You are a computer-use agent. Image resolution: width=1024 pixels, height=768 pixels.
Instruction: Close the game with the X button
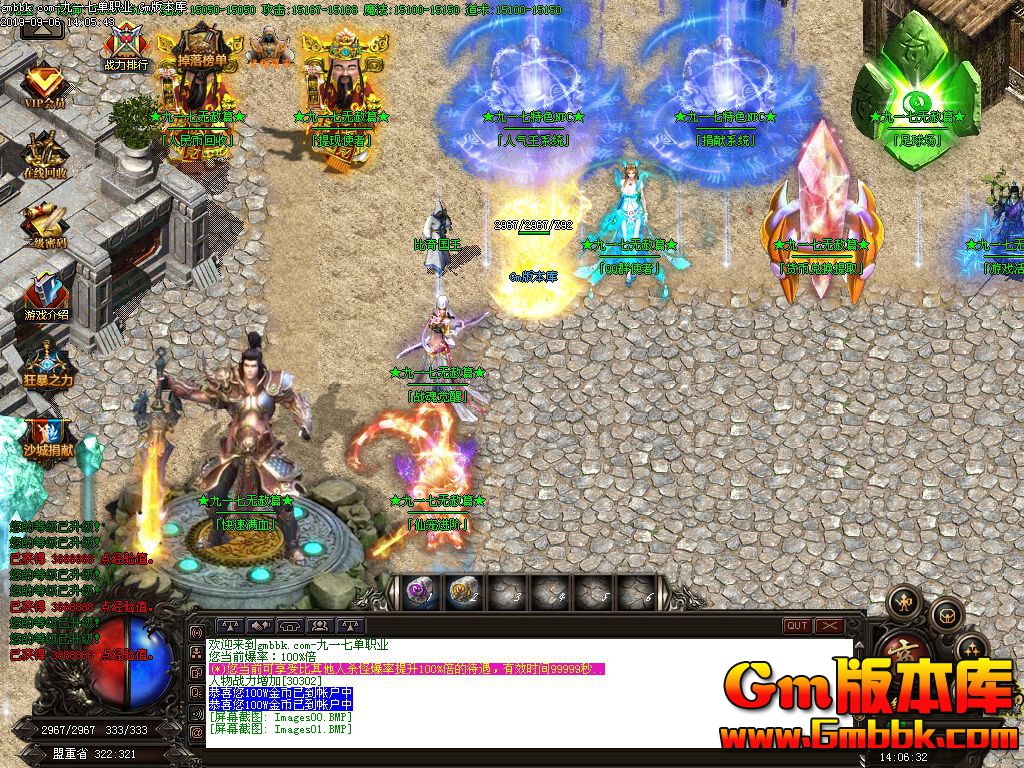830,626
